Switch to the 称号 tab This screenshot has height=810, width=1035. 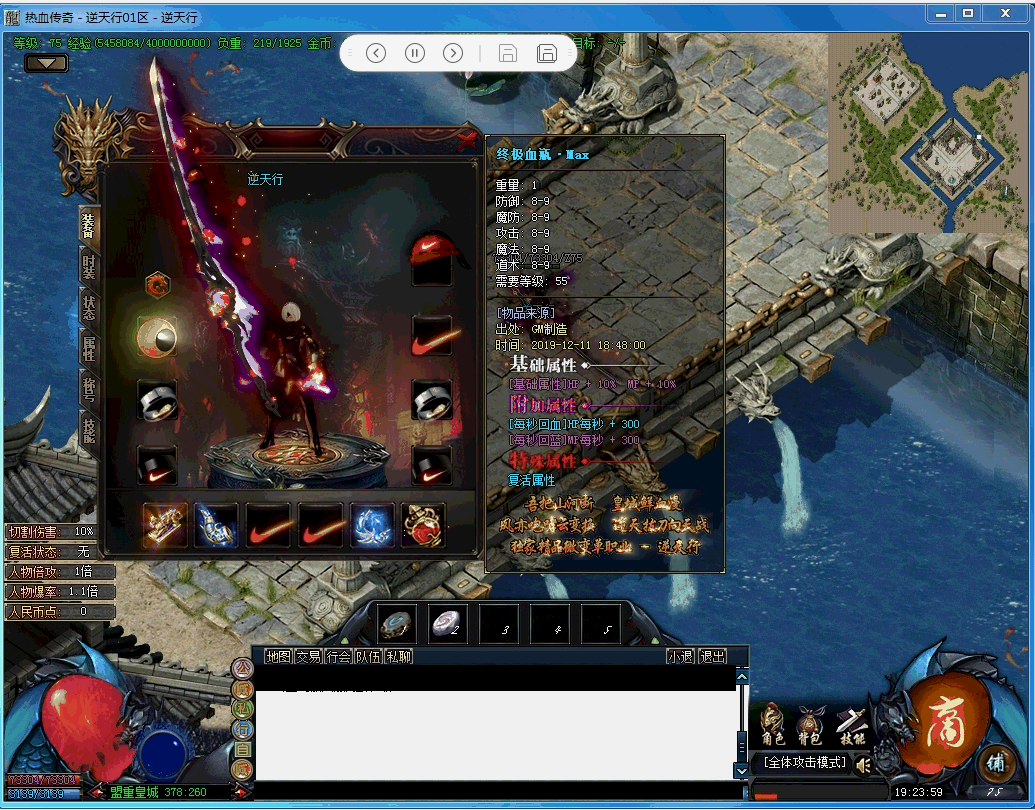pos(89,388)
